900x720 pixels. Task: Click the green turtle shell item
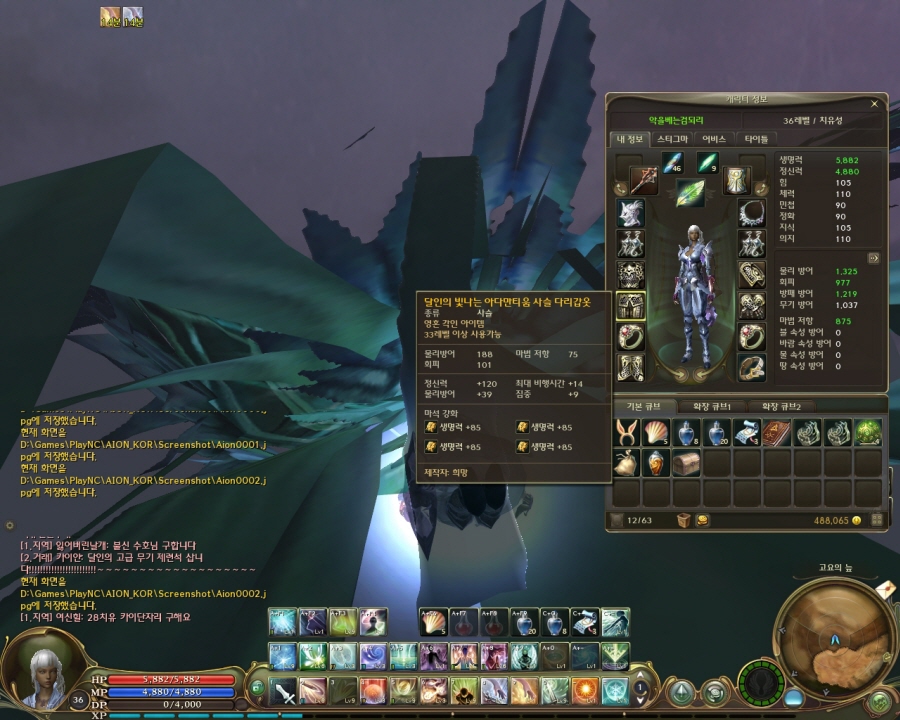coord(867,433)
